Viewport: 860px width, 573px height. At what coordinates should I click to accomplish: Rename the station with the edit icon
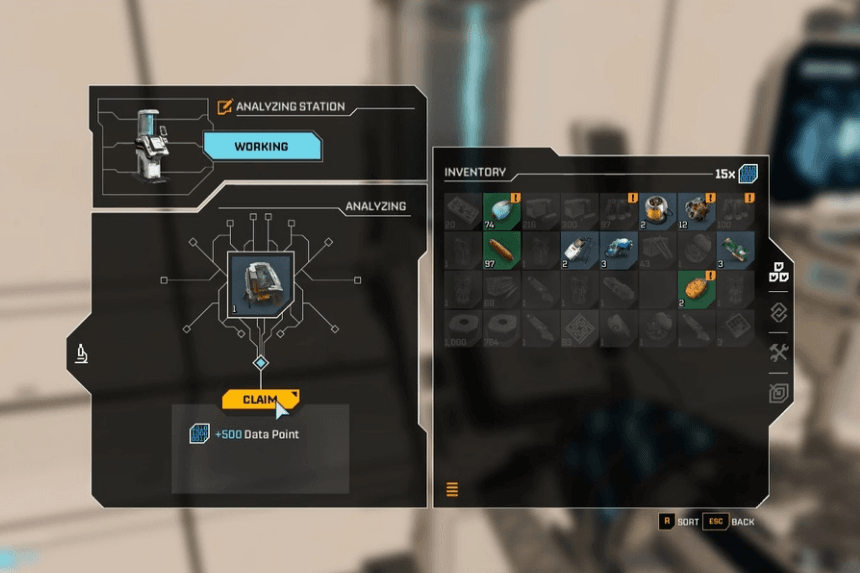225,106
